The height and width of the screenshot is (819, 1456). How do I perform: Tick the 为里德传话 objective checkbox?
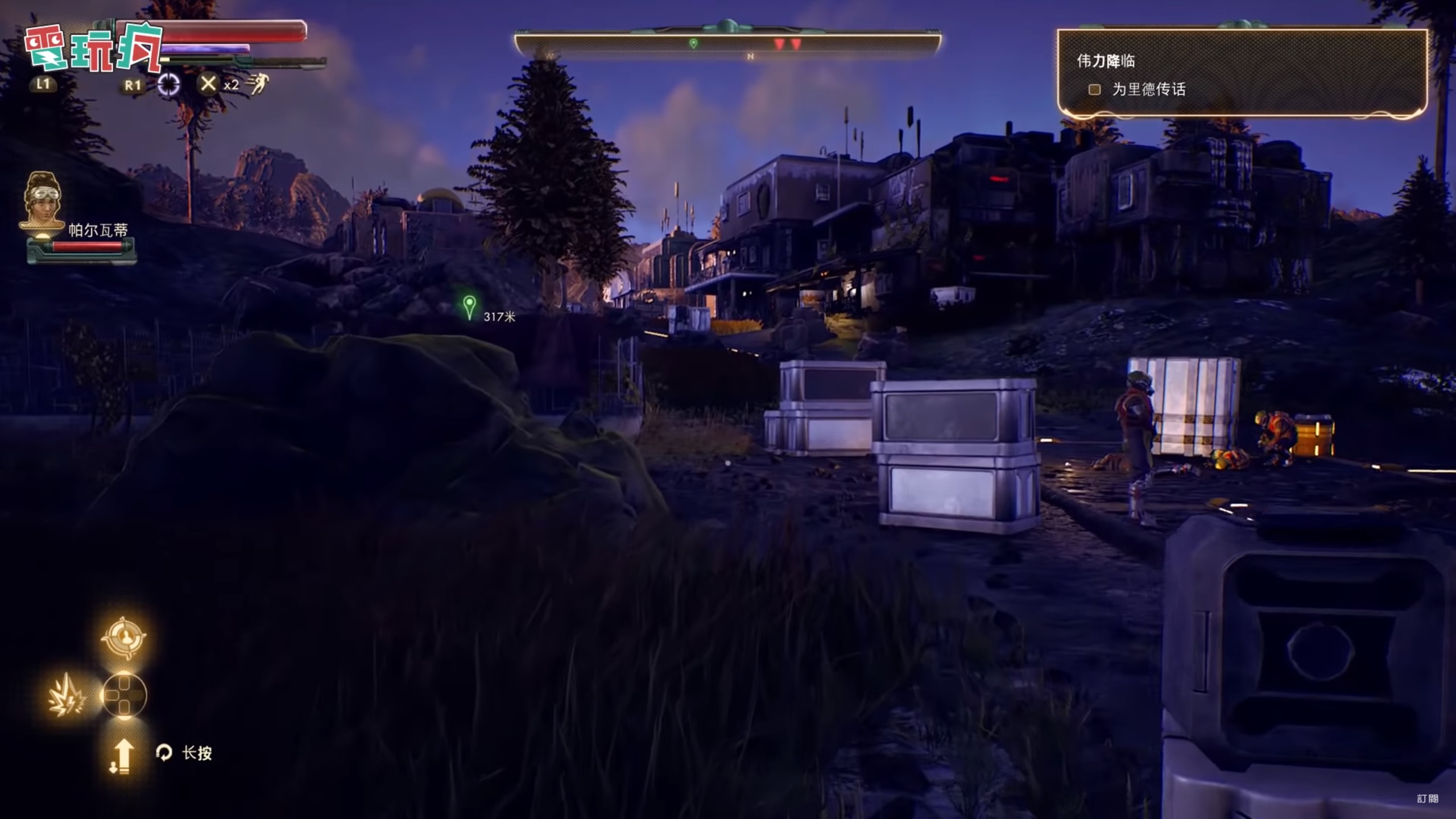coord(1094,89)
